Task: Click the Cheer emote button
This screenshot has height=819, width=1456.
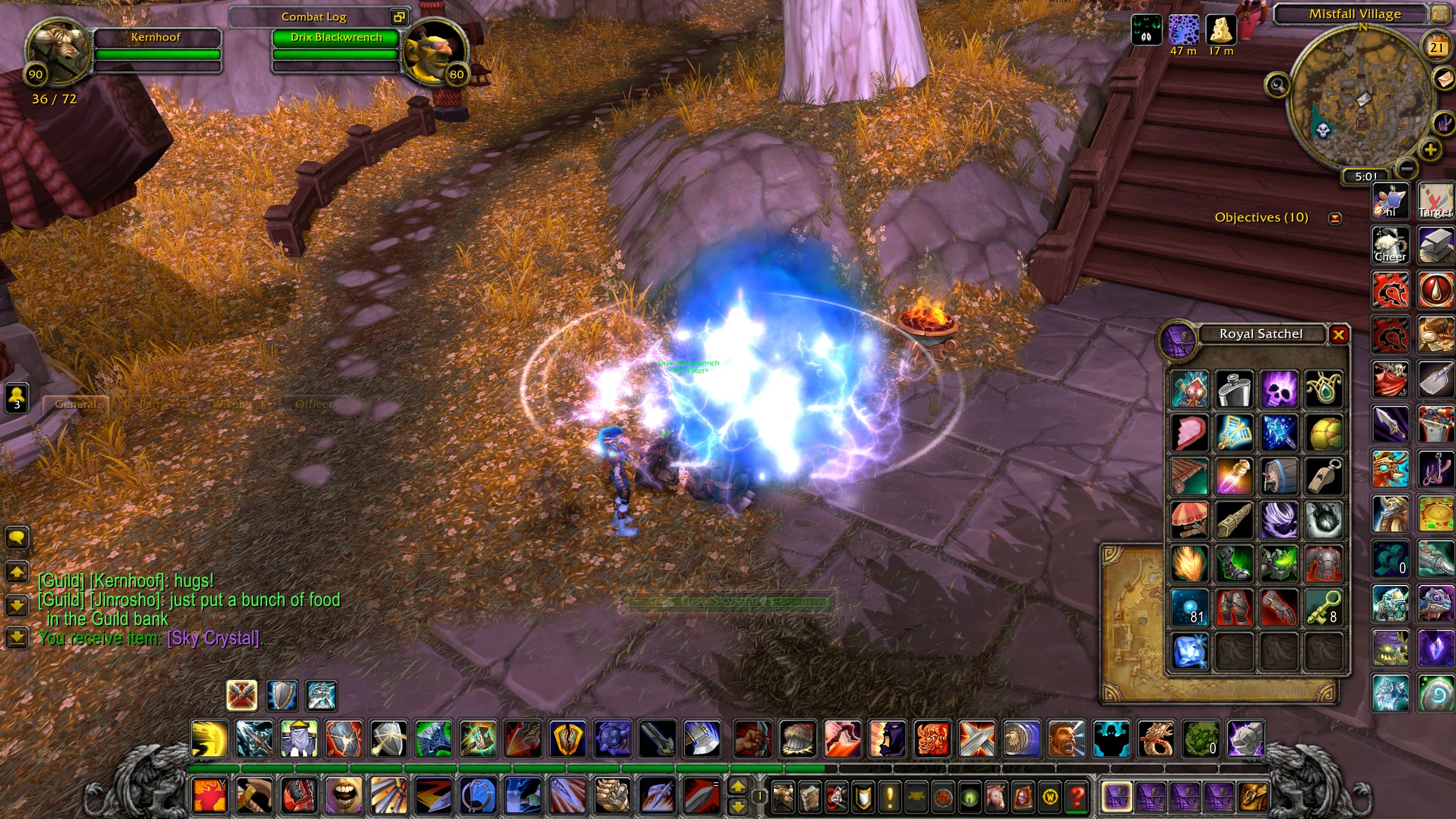Action: pos(1390,245)
